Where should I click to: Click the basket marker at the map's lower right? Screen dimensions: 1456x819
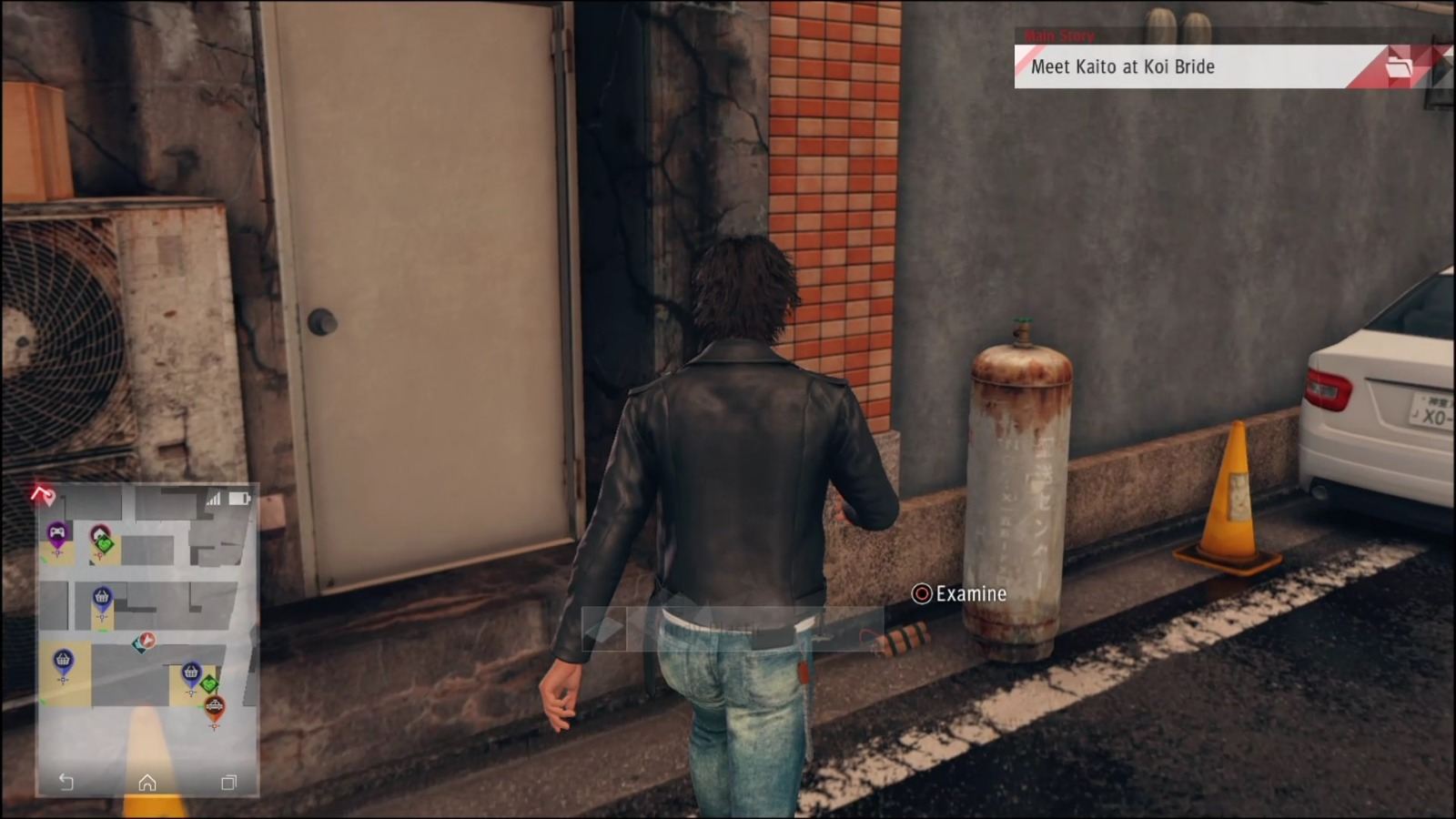(x=192, y=672)
